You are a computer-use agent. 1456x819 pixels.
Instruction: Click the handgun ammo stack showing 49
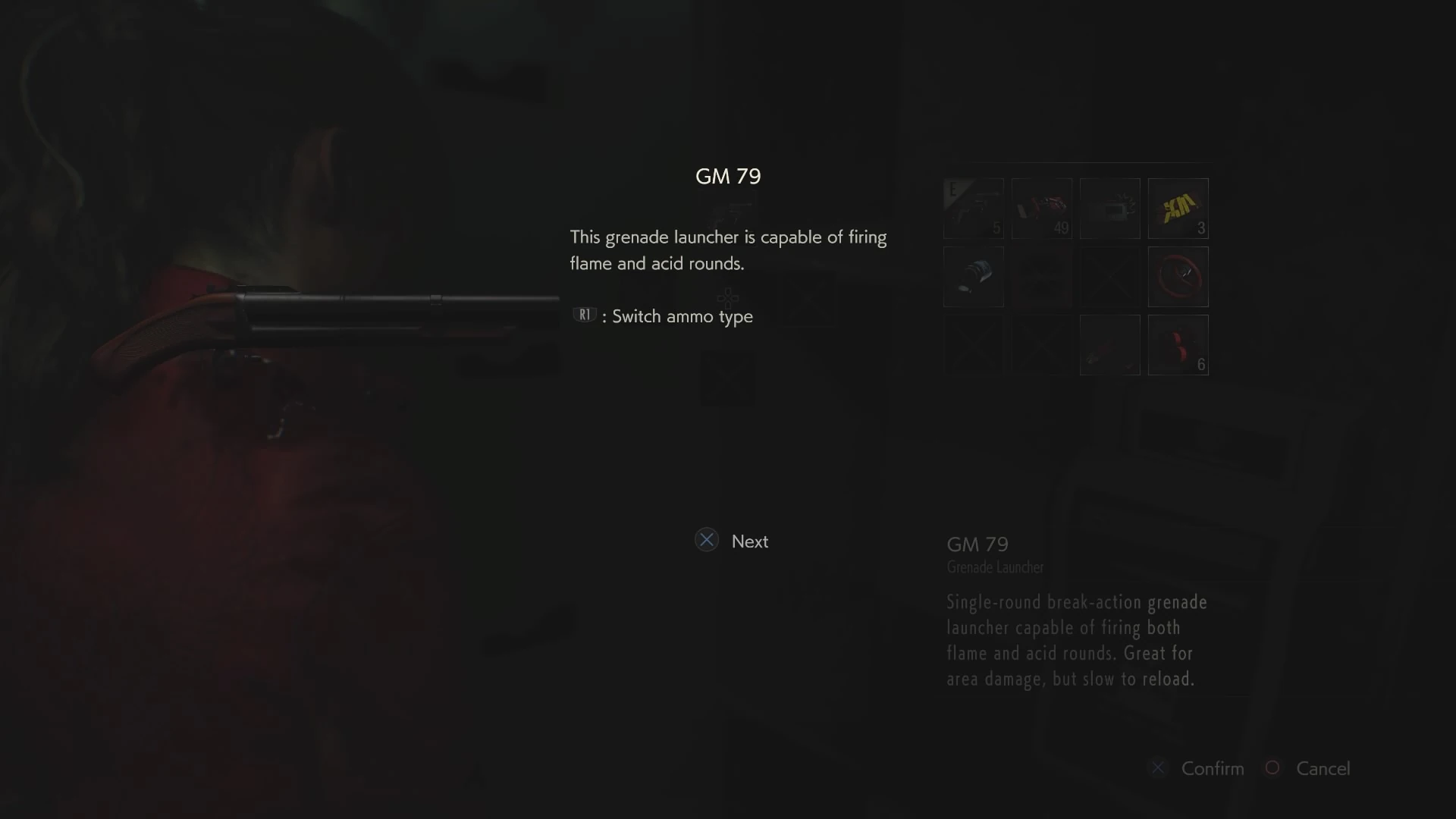coord(1042,209)
